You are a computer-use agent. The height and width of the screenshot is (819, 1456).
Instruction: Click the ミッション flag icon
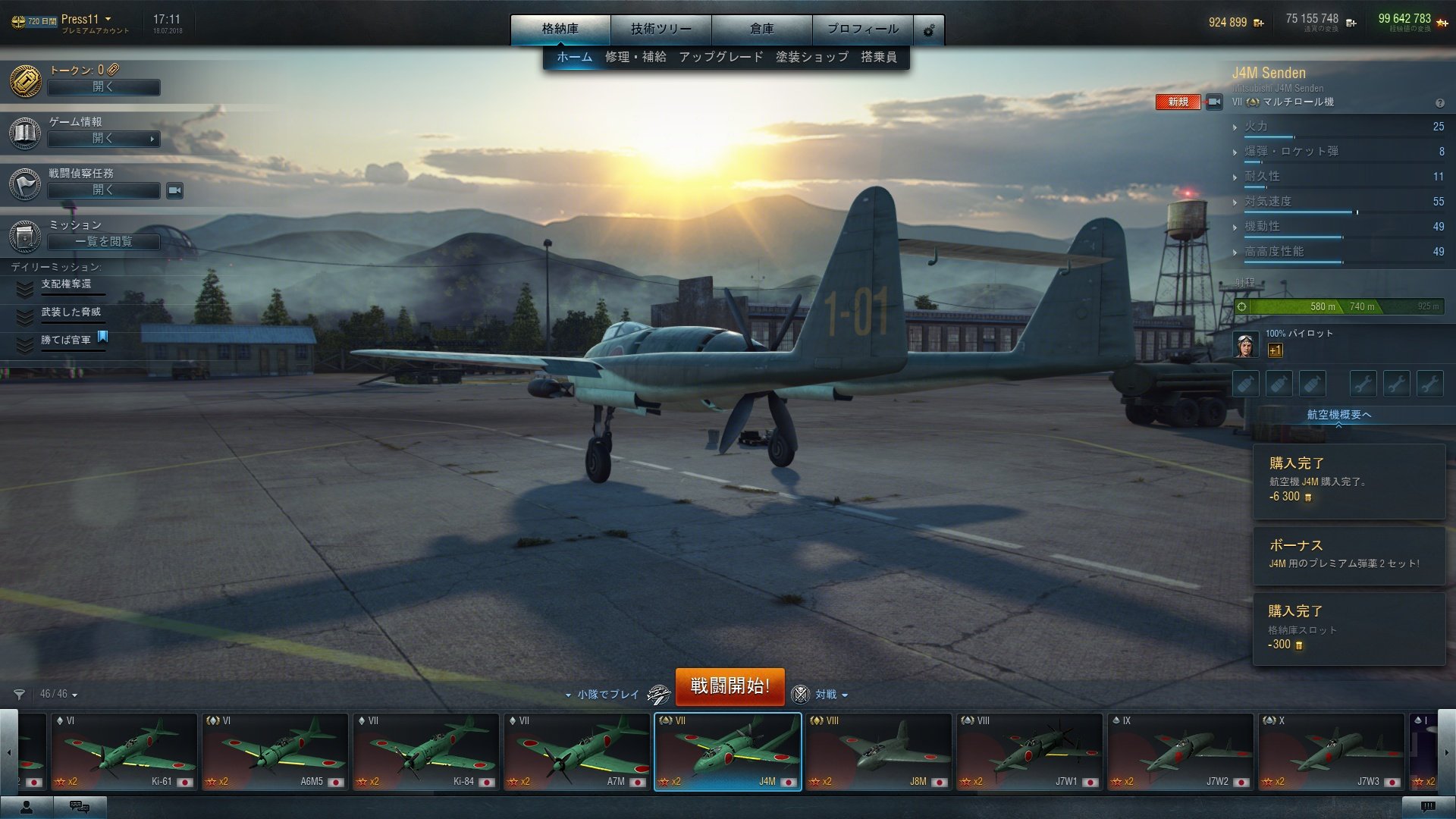(x=24, y=236)
